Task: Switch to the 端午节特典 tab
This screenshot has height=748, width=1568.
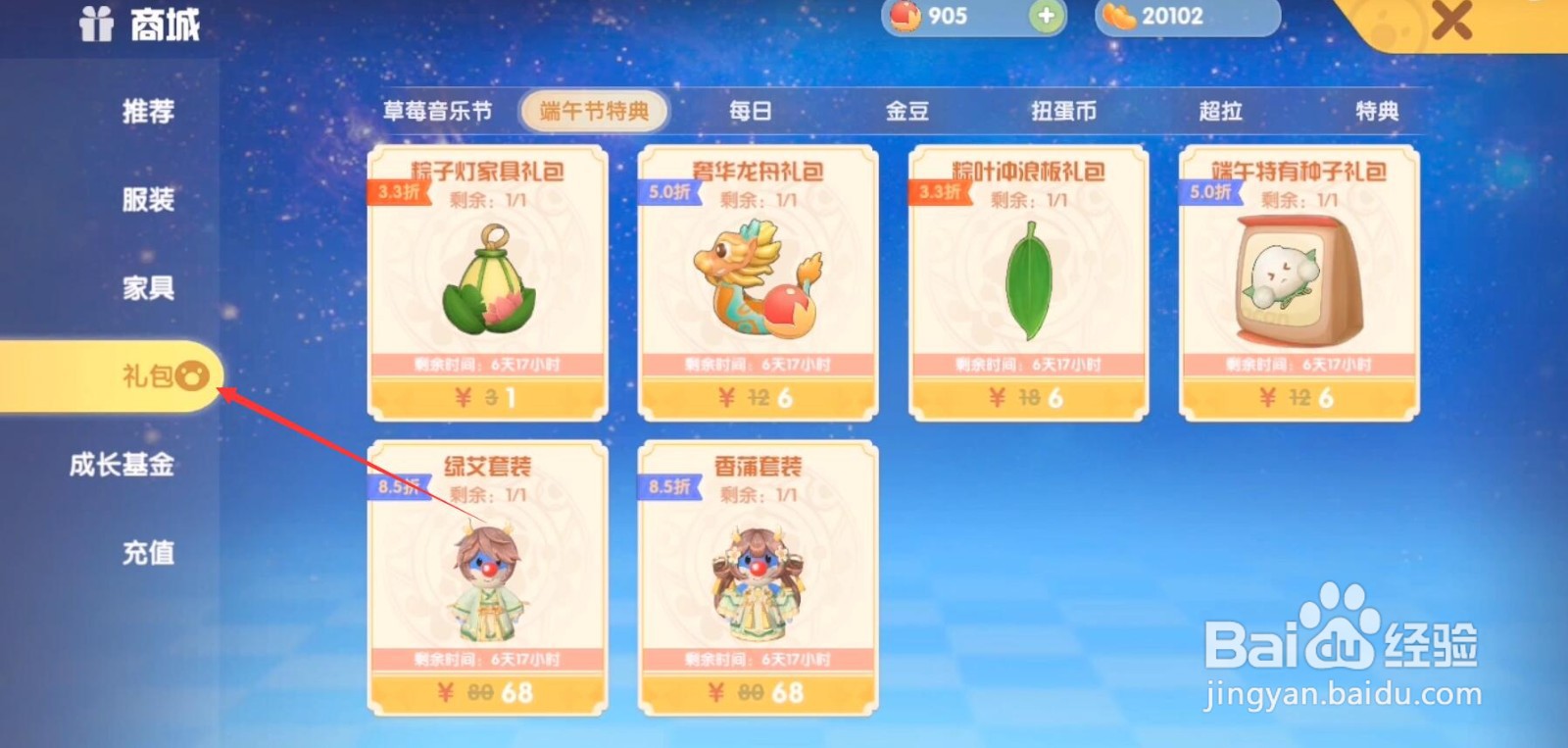Action: coord(593,111)
